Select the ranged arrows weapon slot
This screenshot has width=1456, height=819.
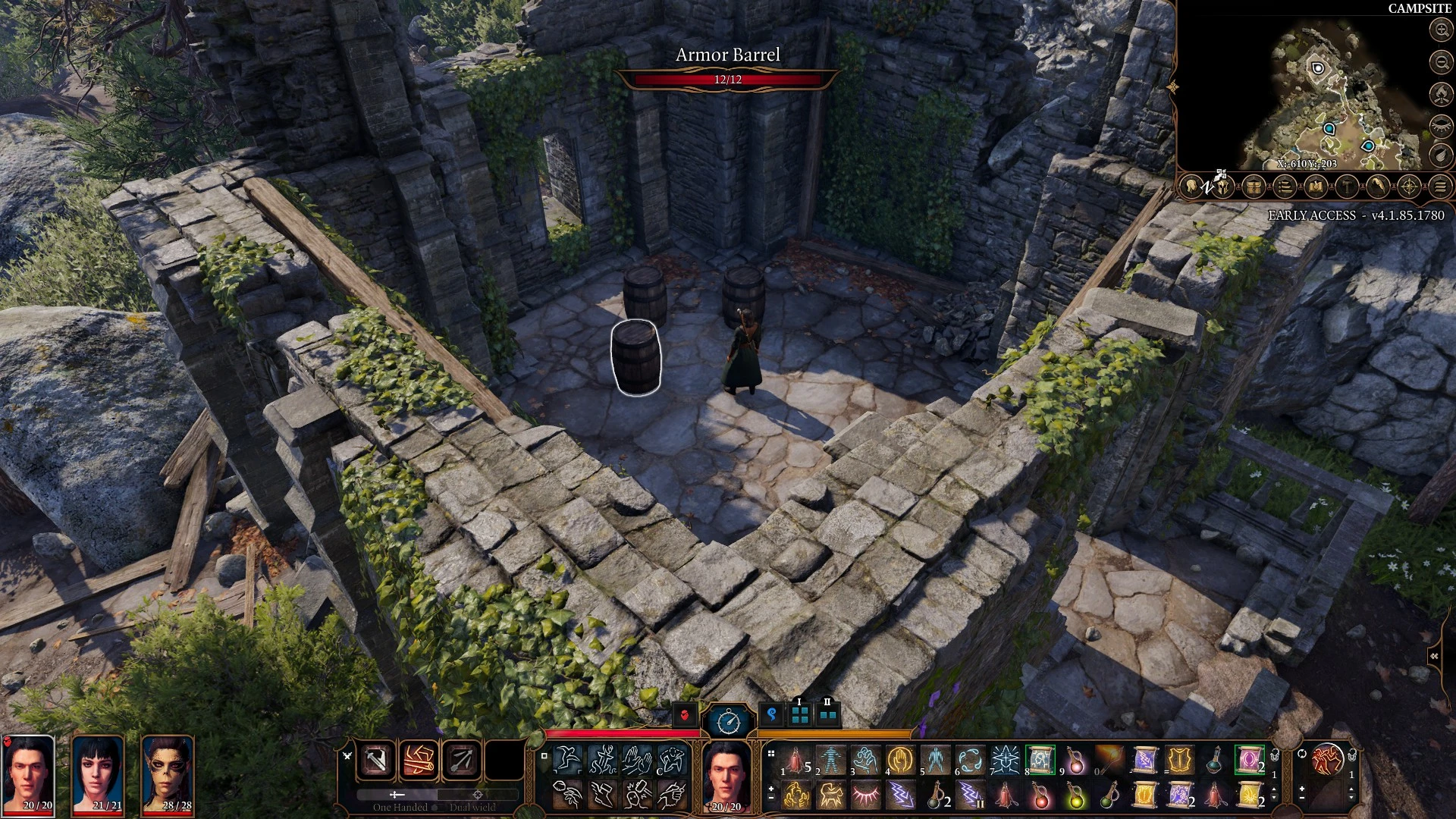tap(461, 760)
